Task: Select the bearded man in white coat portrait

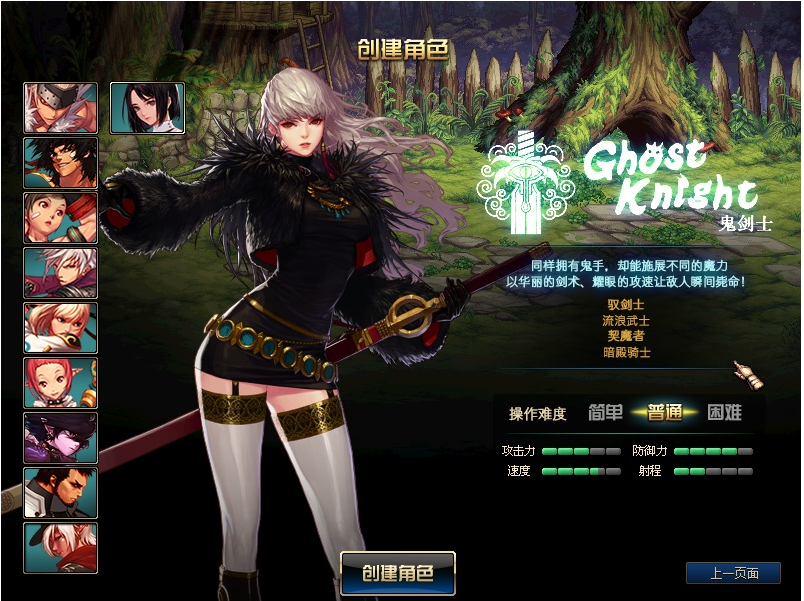Action: coord(61,493)
